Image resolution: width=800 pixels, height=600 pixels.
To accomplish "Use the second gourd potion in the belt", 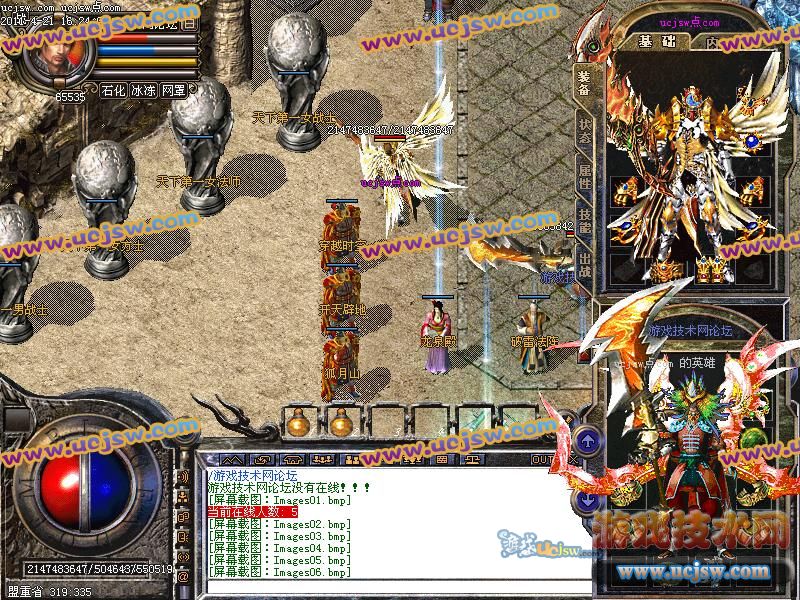I will [341, 424].
